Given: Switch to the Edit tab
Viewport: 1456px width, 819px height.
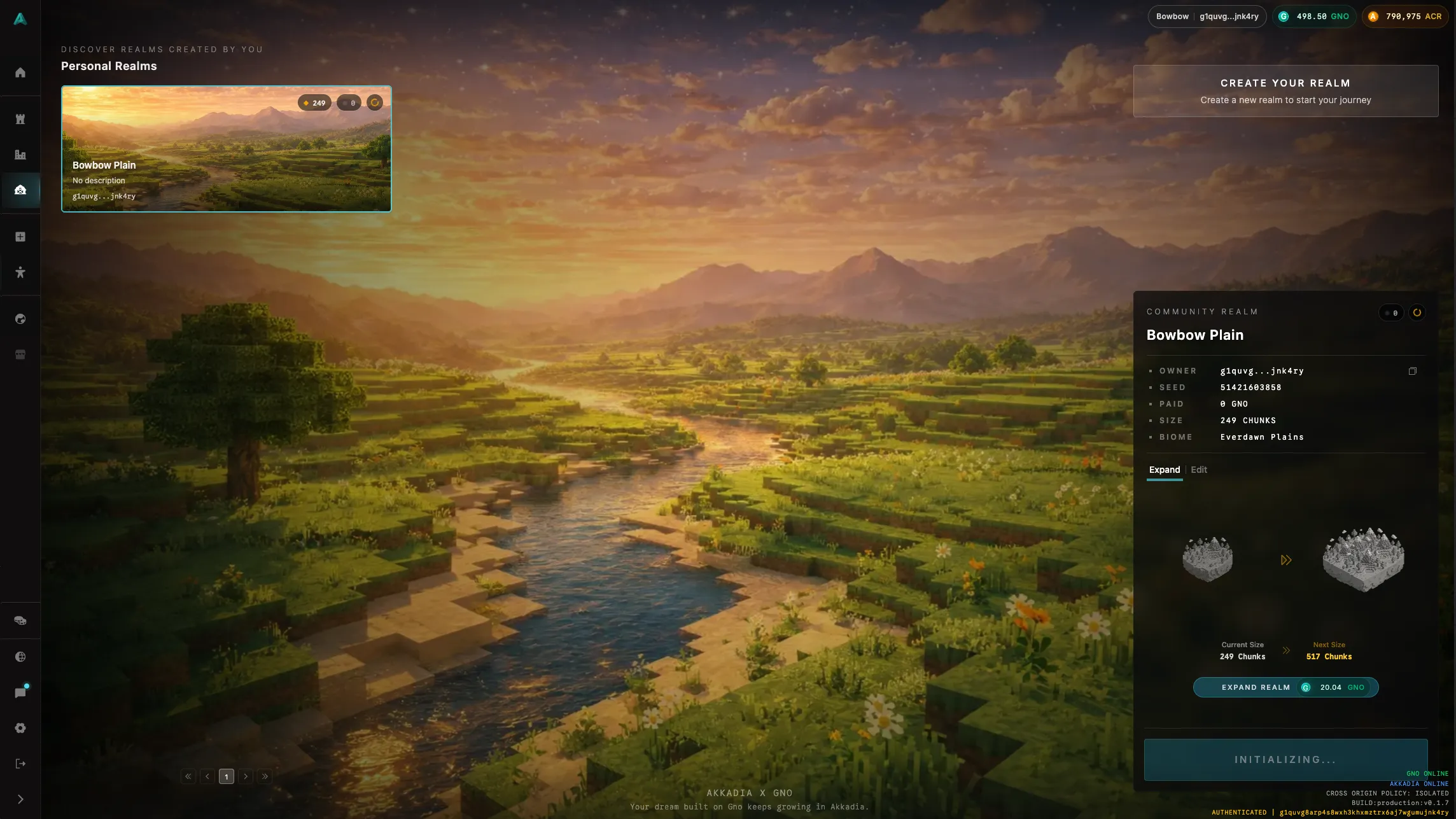Looking at the screenshot, I should (x=1199, y=470).
